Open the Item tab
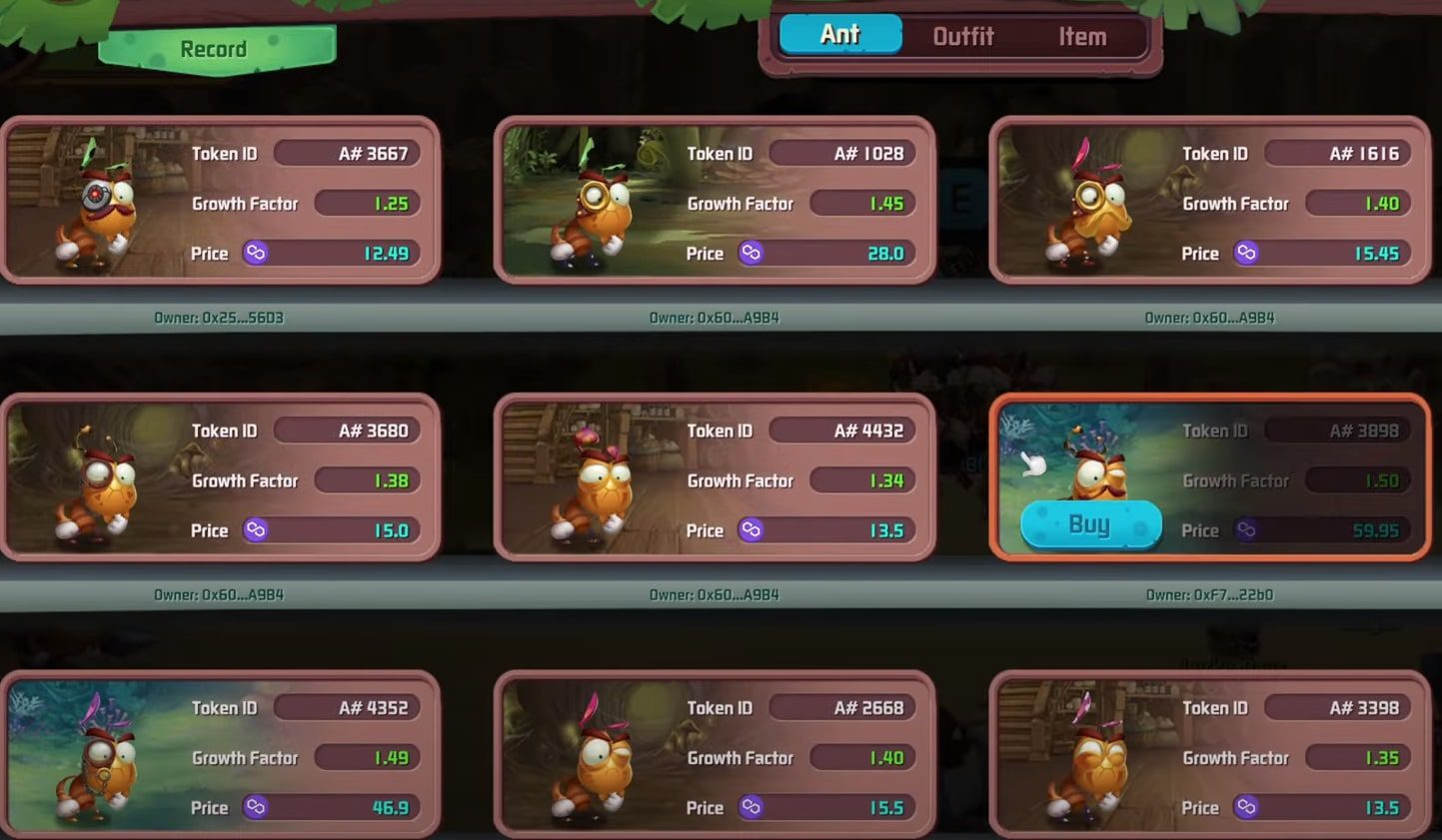 (1082, 37)
